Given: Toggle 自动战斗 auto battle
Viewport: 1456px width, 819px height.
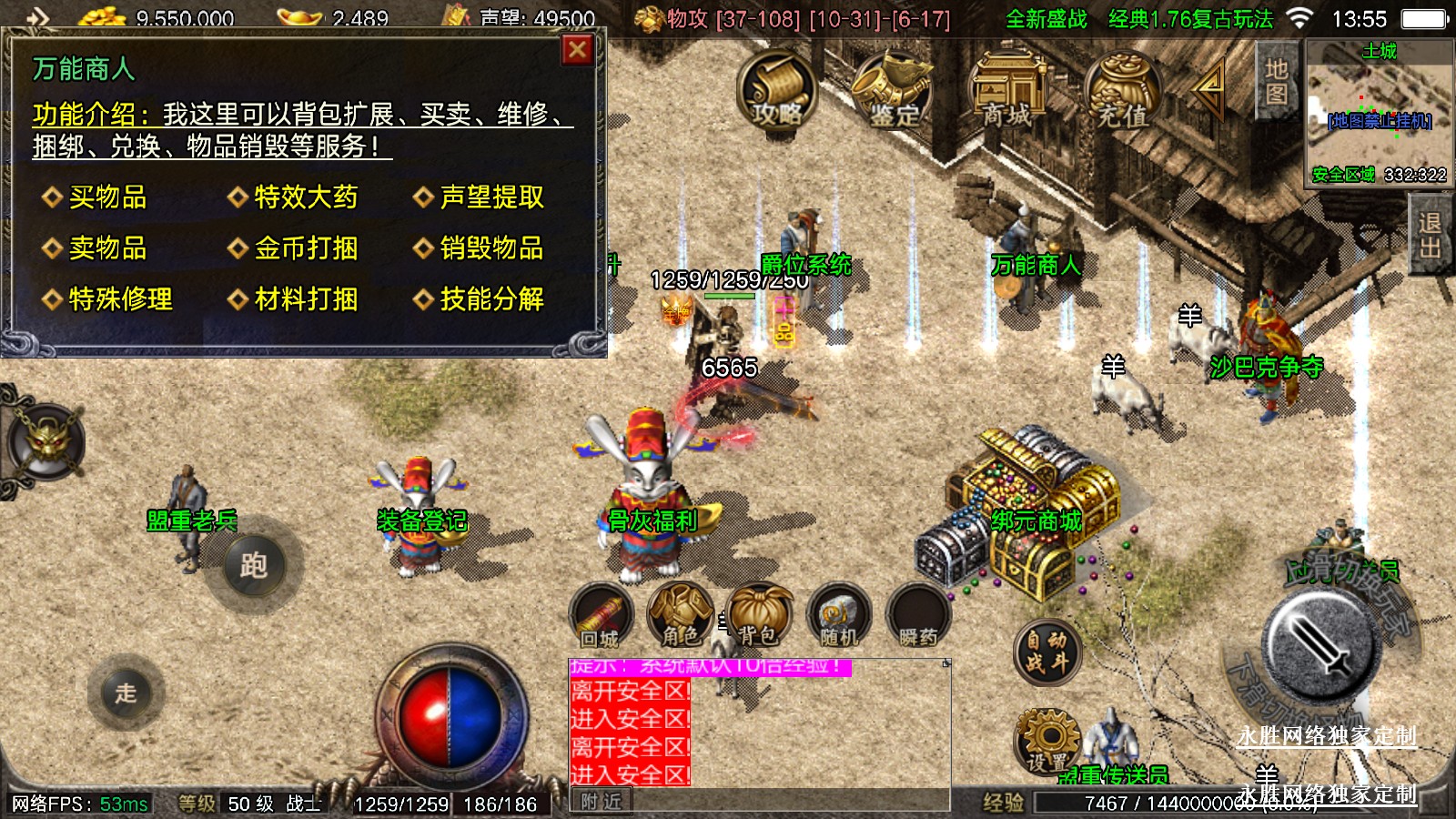Looking at the screenshot, I should click(x=1046, y=652).
